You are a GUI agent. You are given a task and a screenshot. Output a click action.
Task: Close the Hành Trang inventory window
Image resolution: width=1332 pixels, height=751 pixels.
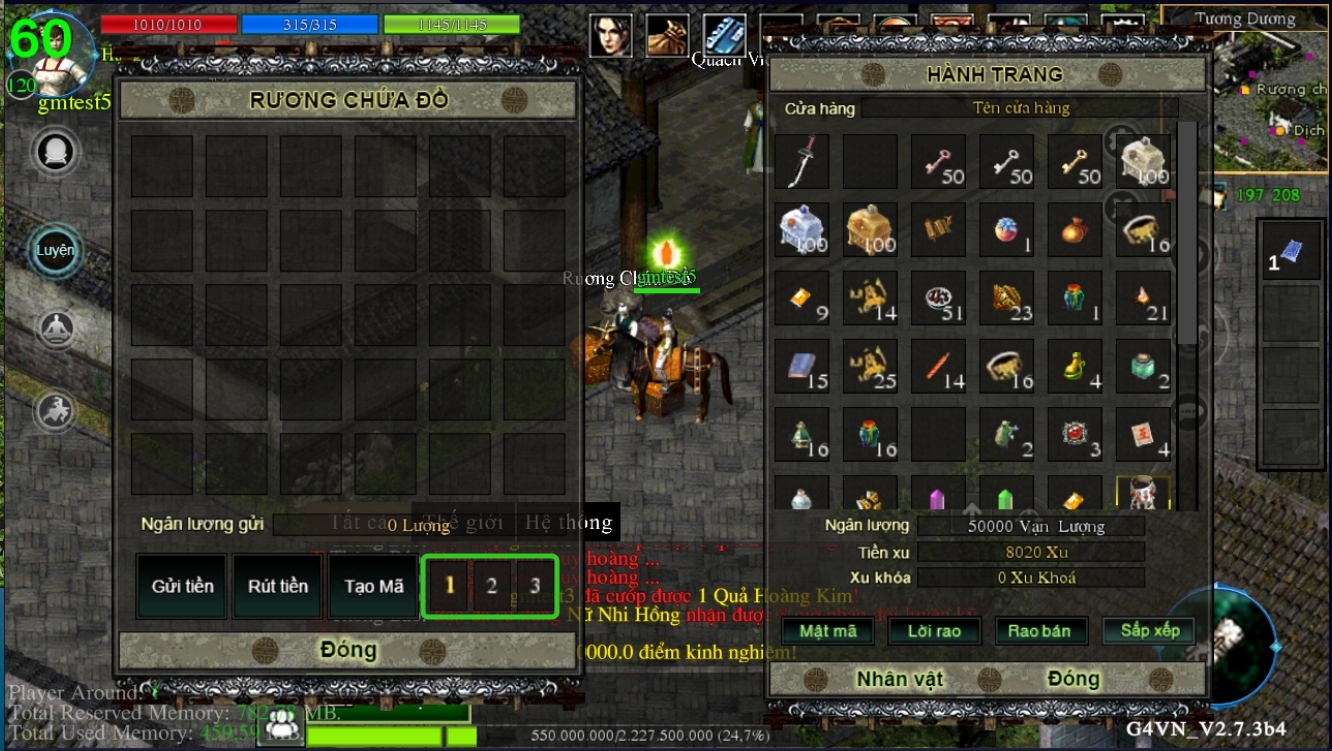[x=1073, y=679]
